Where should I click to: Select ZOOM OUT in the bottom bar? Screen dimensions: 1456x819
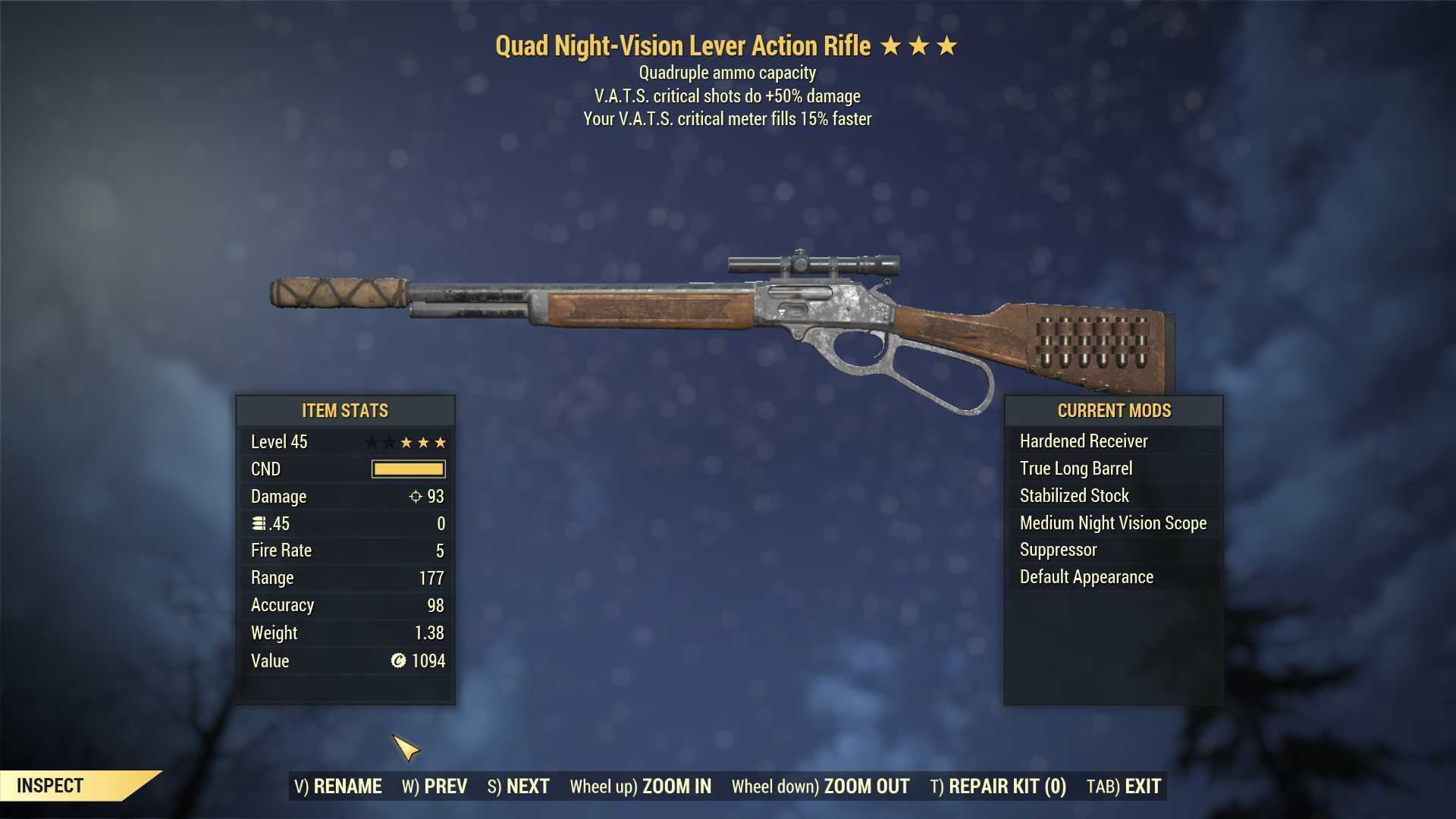pos(821,786)
